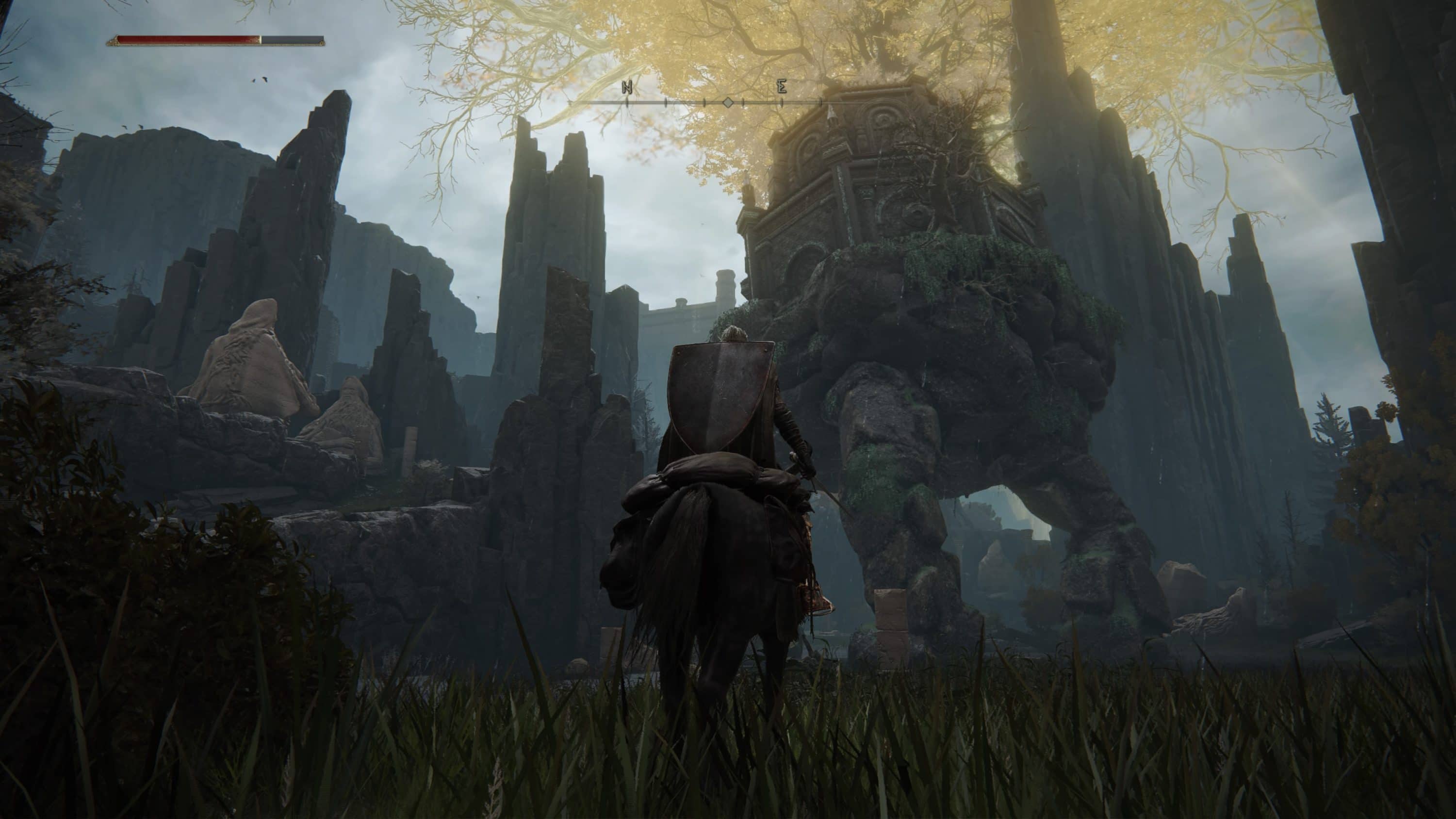Click the North marker on the compass

pos(627,88)
